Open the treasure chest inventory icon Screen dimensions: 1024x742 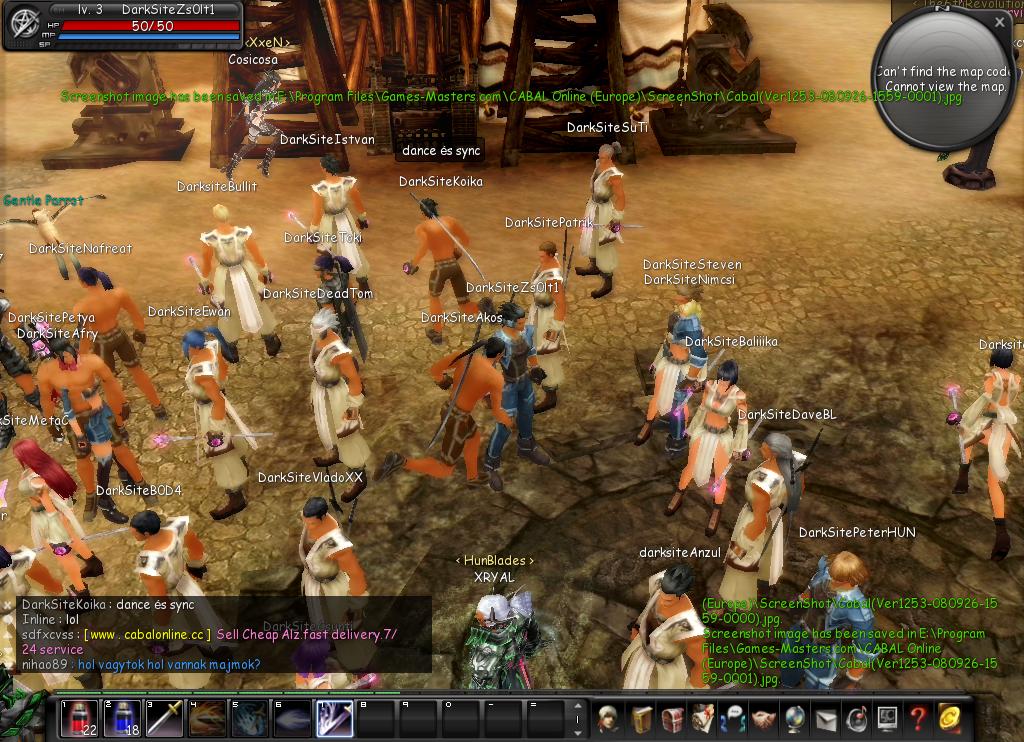[672, 718]
